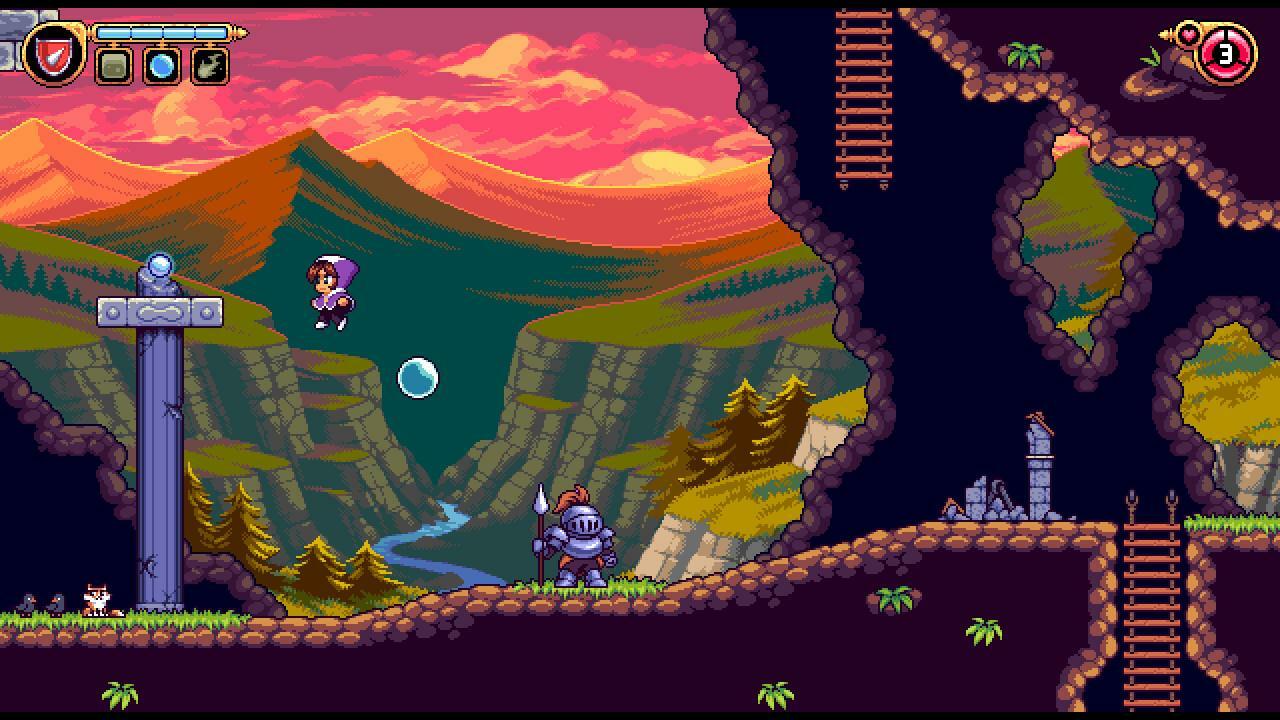The width and height of the screenshot is (1280, 720).
Task: Click the glowing orb atop the stone pillar
Action: pyautogui.click(x=157, y=264)
